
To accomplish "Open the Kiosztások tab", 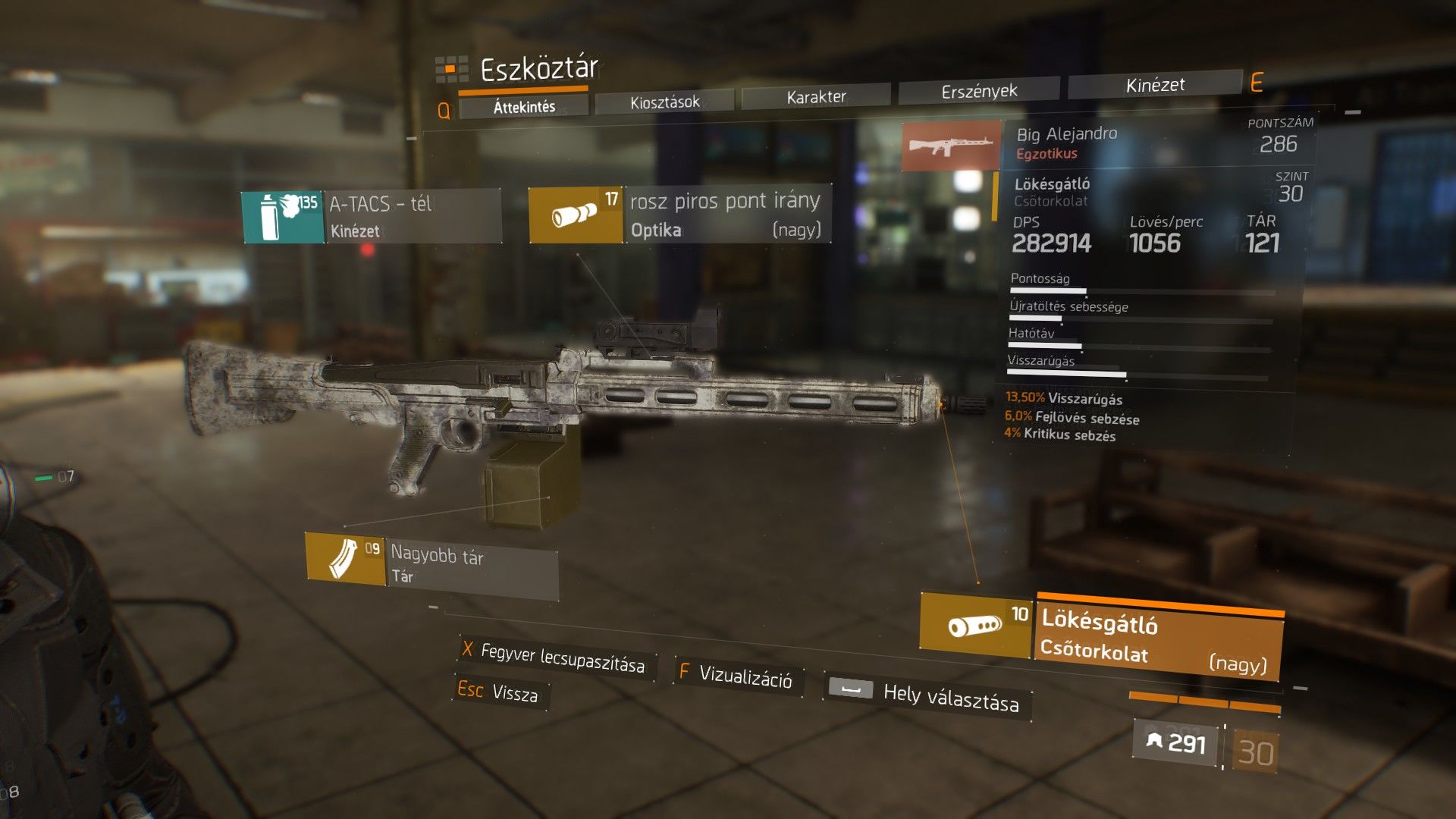I will 664,102.
